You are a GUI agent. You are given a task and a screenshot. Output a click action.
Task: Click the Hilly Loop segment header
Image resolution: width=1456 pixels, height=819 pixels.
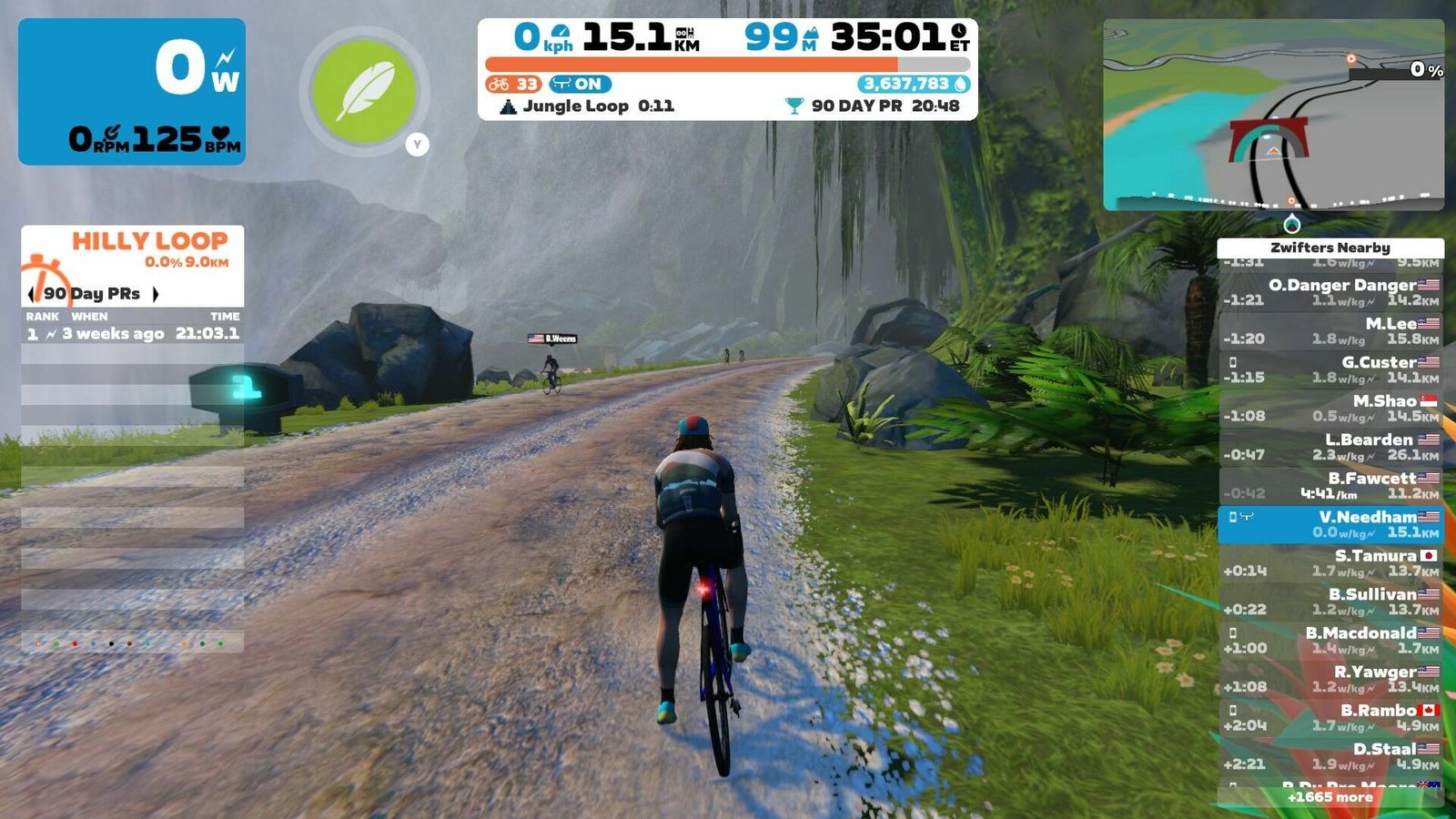pyautogui.click(x=149, y=242)
